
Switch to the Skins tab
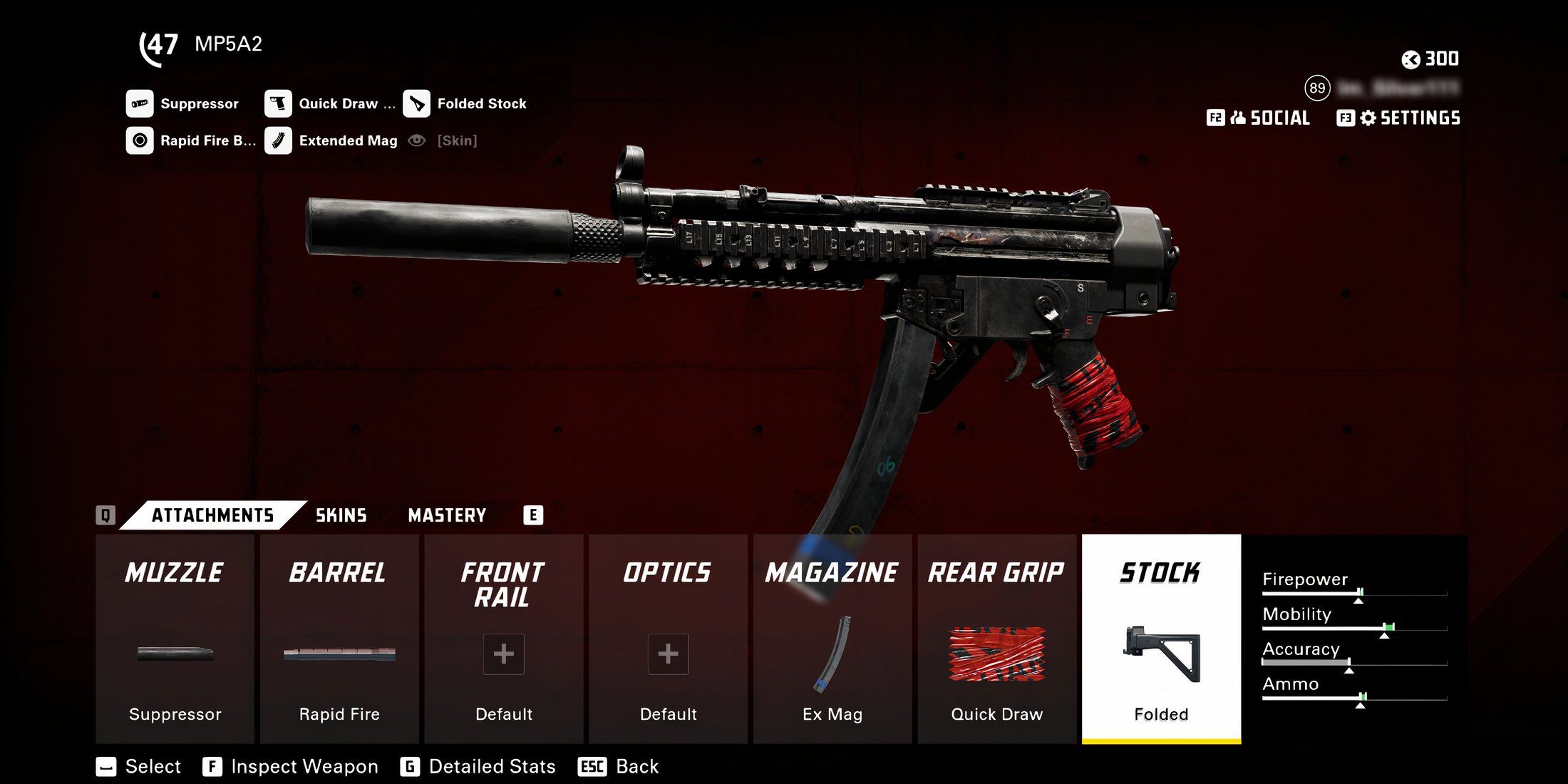coord(341,515)
